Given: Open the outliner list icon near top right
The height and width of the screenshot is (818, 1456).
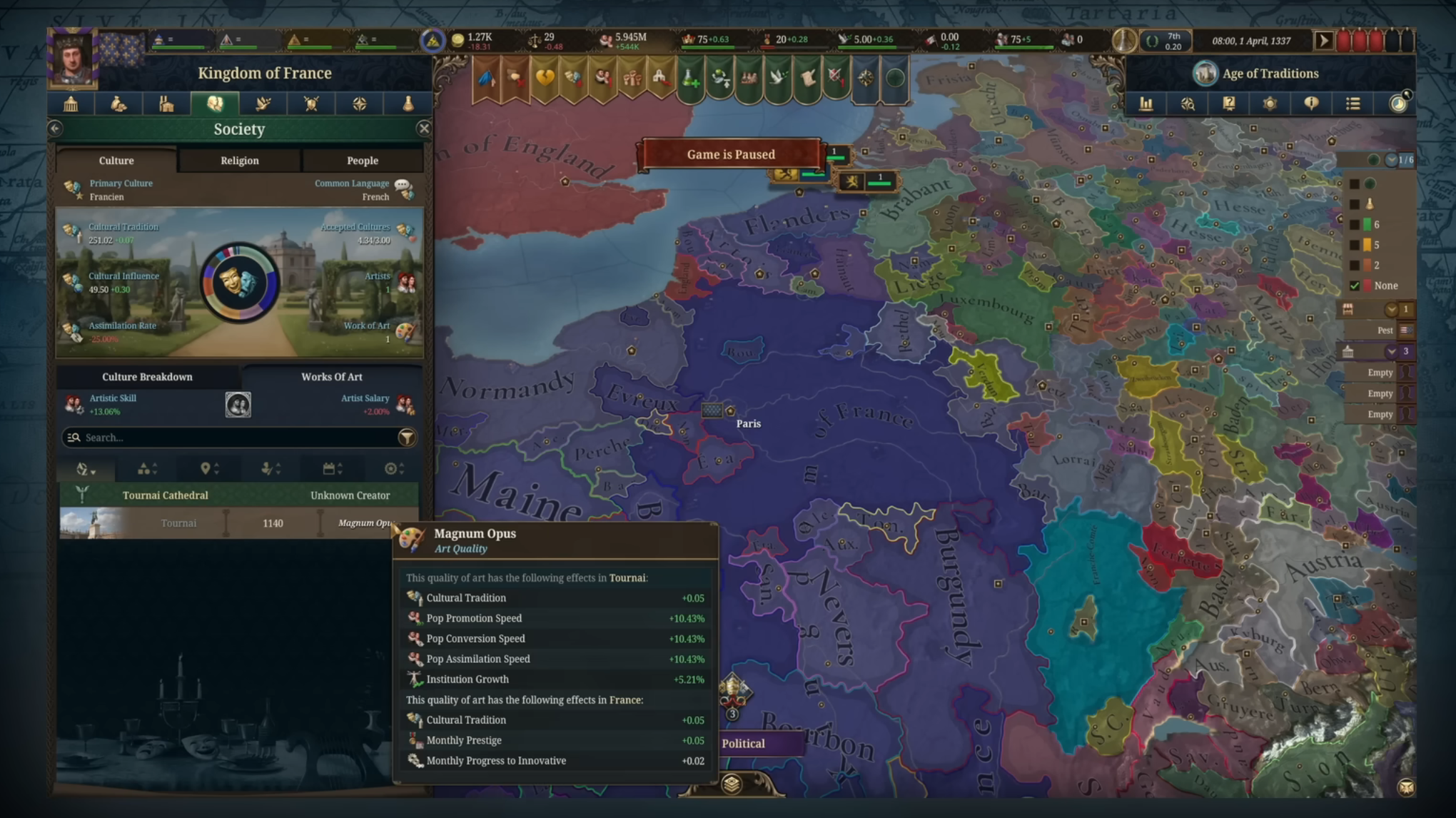Looking at the screenshot, I should [x=1353, y=103].
